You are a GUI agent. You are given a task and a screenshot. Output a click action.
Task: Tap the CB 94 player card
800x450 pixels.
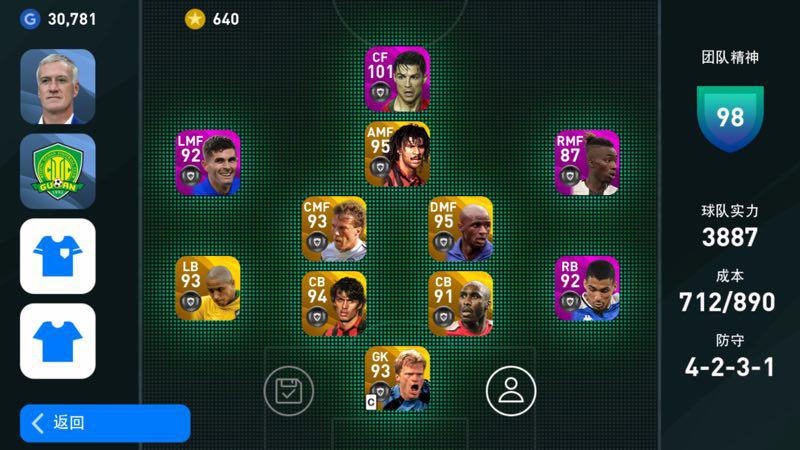[334, 303]
